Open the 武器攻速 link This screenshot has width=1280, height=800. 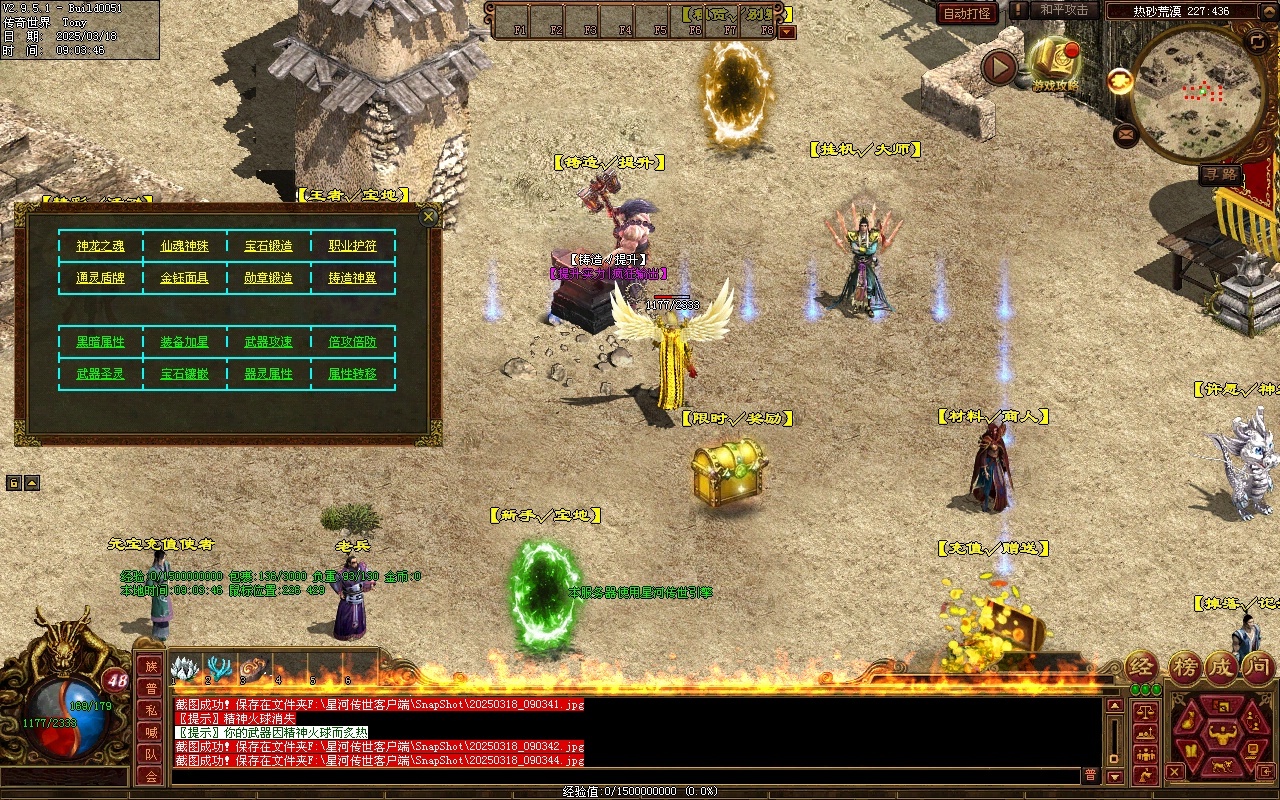click(269, 342)
